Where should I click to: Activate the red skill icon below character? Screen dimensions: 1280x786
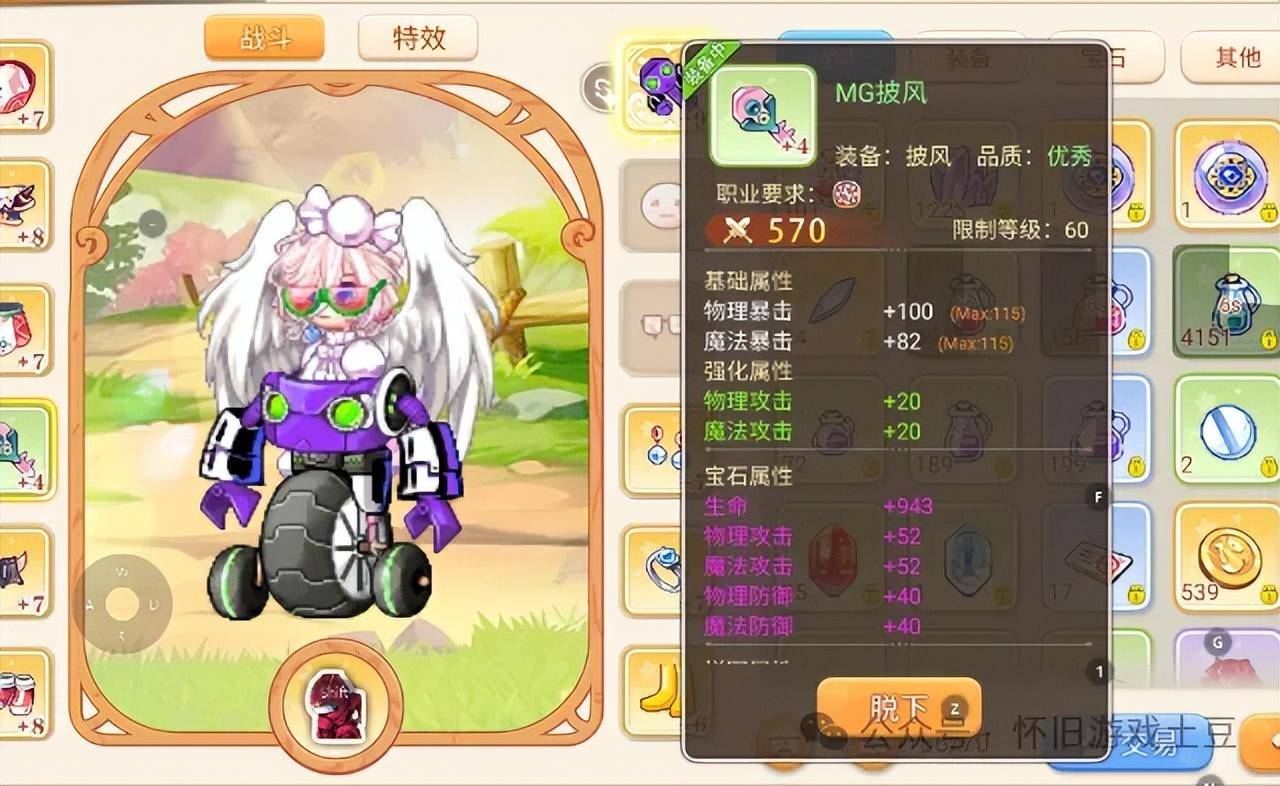(x=336, y=707)
